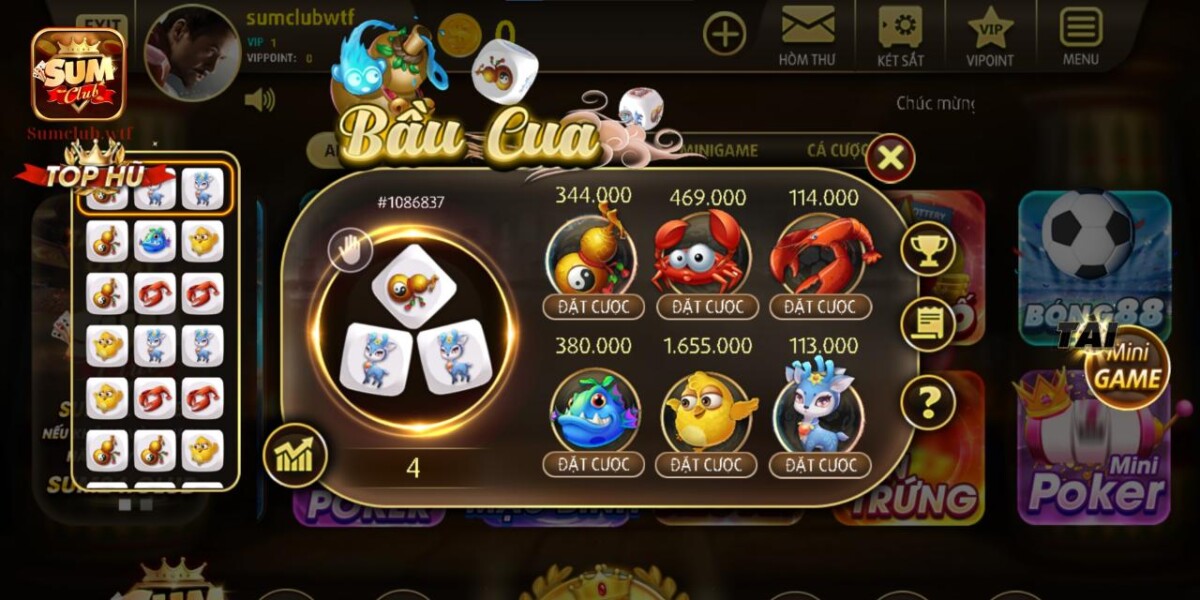Place a bet on the gourd
The height and width of the screenshot is (600, 1200).
[594, 306]
